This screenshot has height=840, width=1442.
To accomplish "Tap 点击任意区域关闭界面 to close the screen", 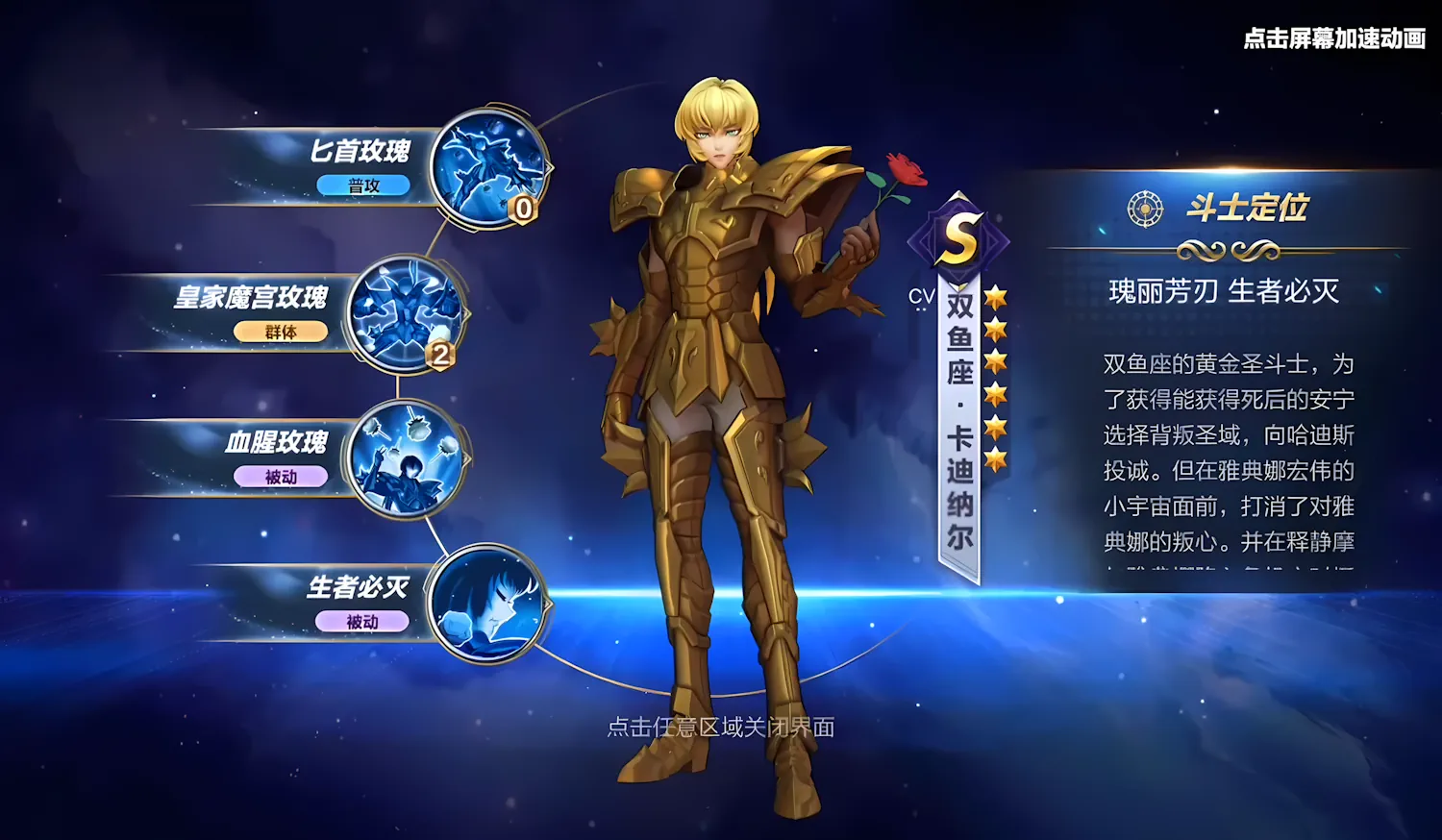I will pos(720,728).
